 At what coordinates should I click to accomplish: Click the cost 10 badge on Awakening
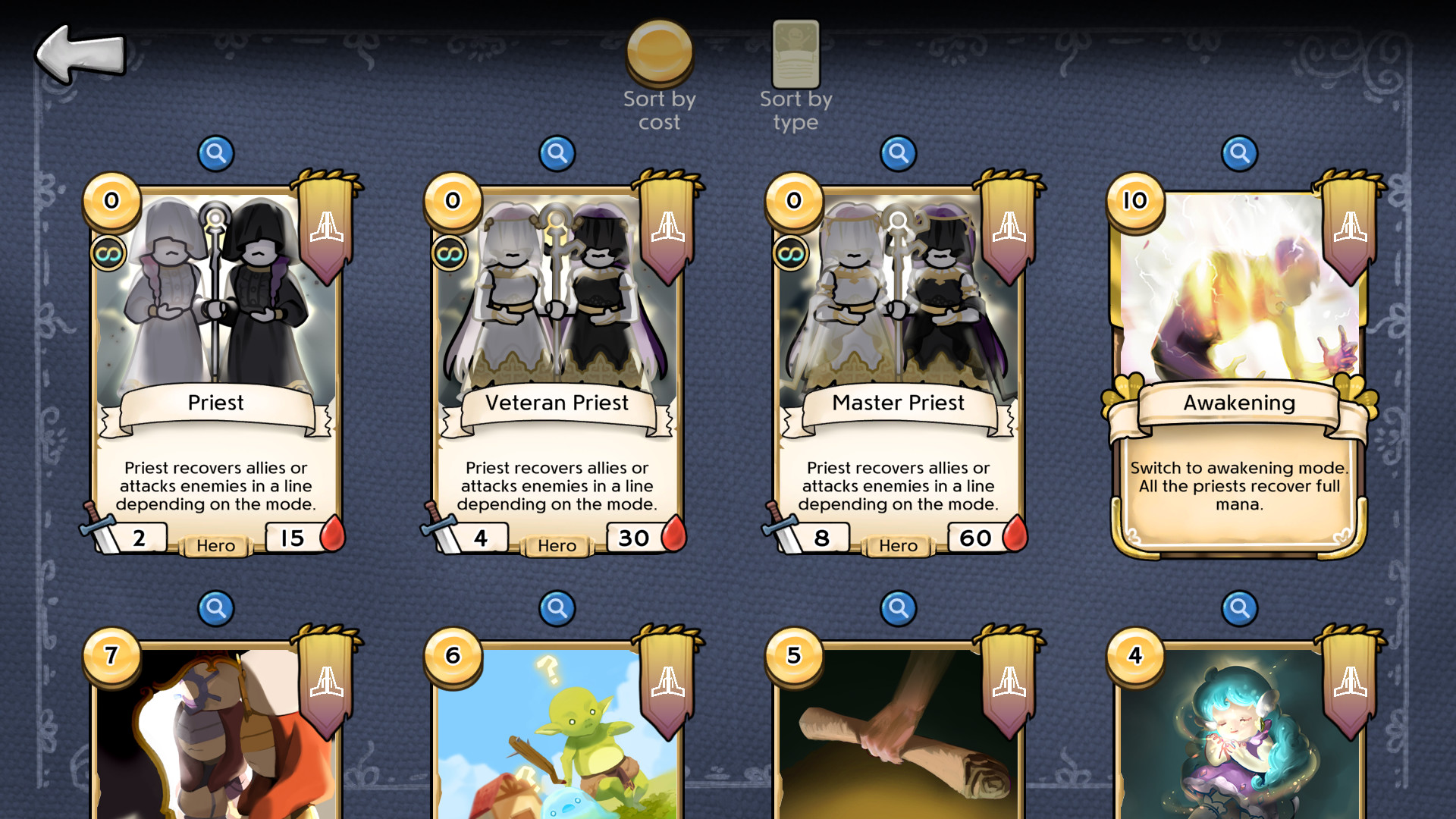(1134, 201)
